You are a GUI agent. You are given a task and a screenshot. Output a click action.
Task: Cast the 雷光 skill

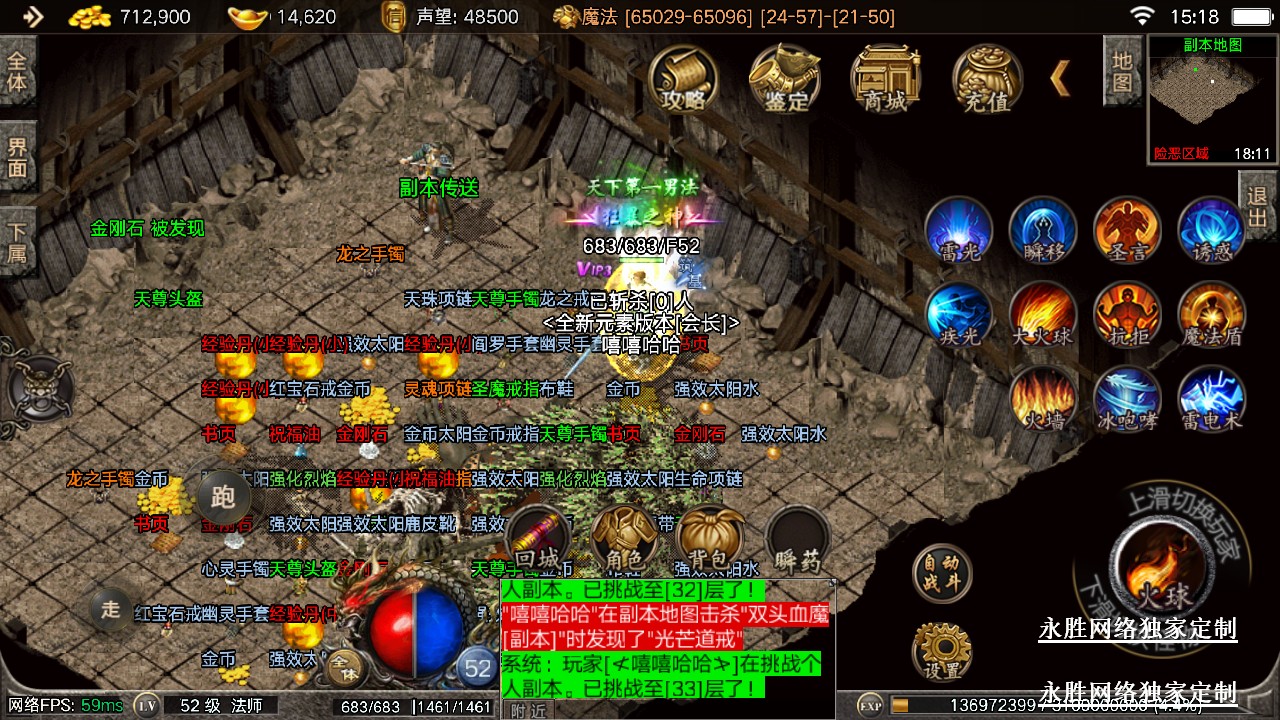pos(959,230)
